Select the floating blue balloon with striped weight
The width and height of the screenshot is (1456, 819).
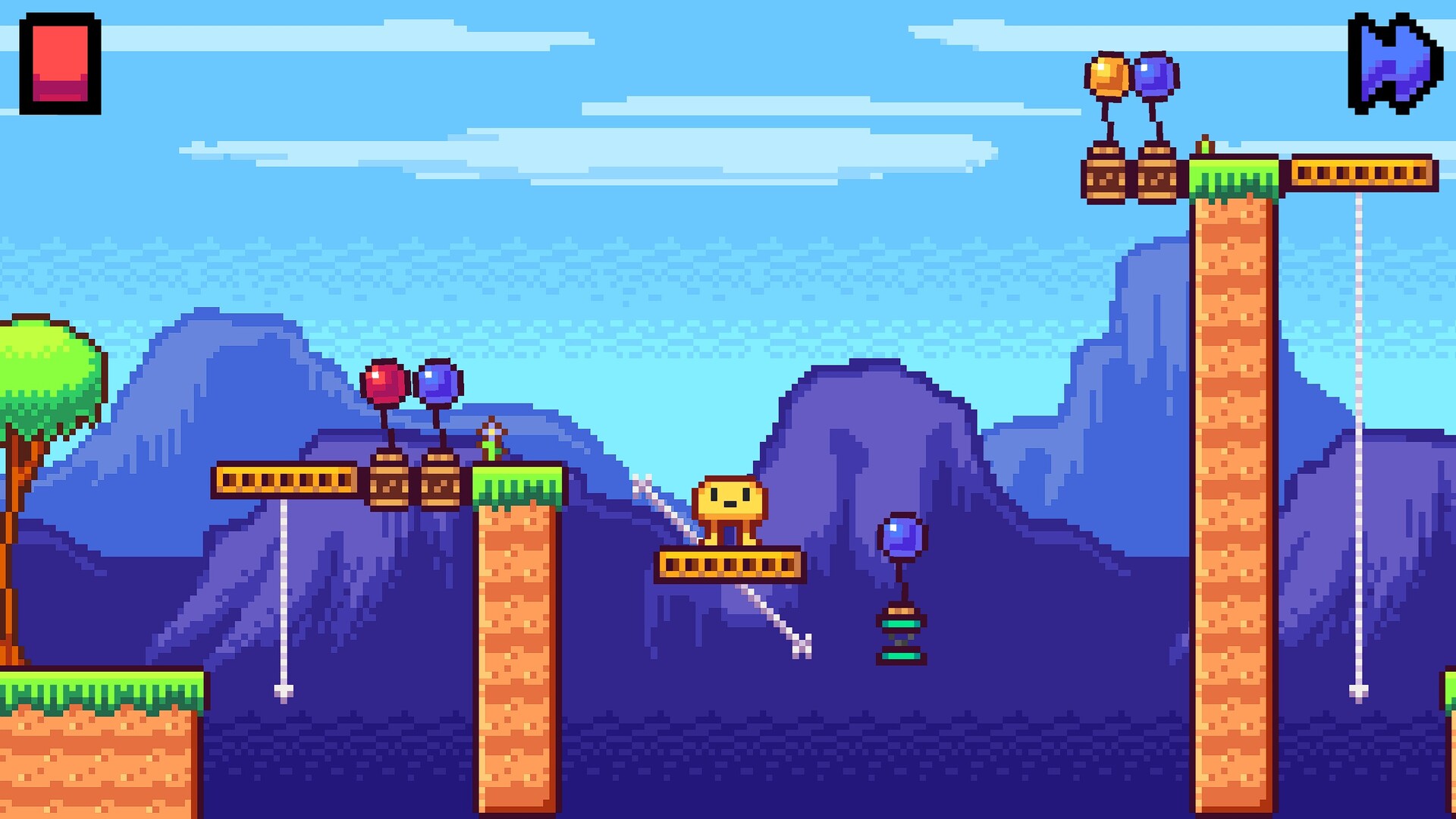pyautogui.click(x=901, y=535)
